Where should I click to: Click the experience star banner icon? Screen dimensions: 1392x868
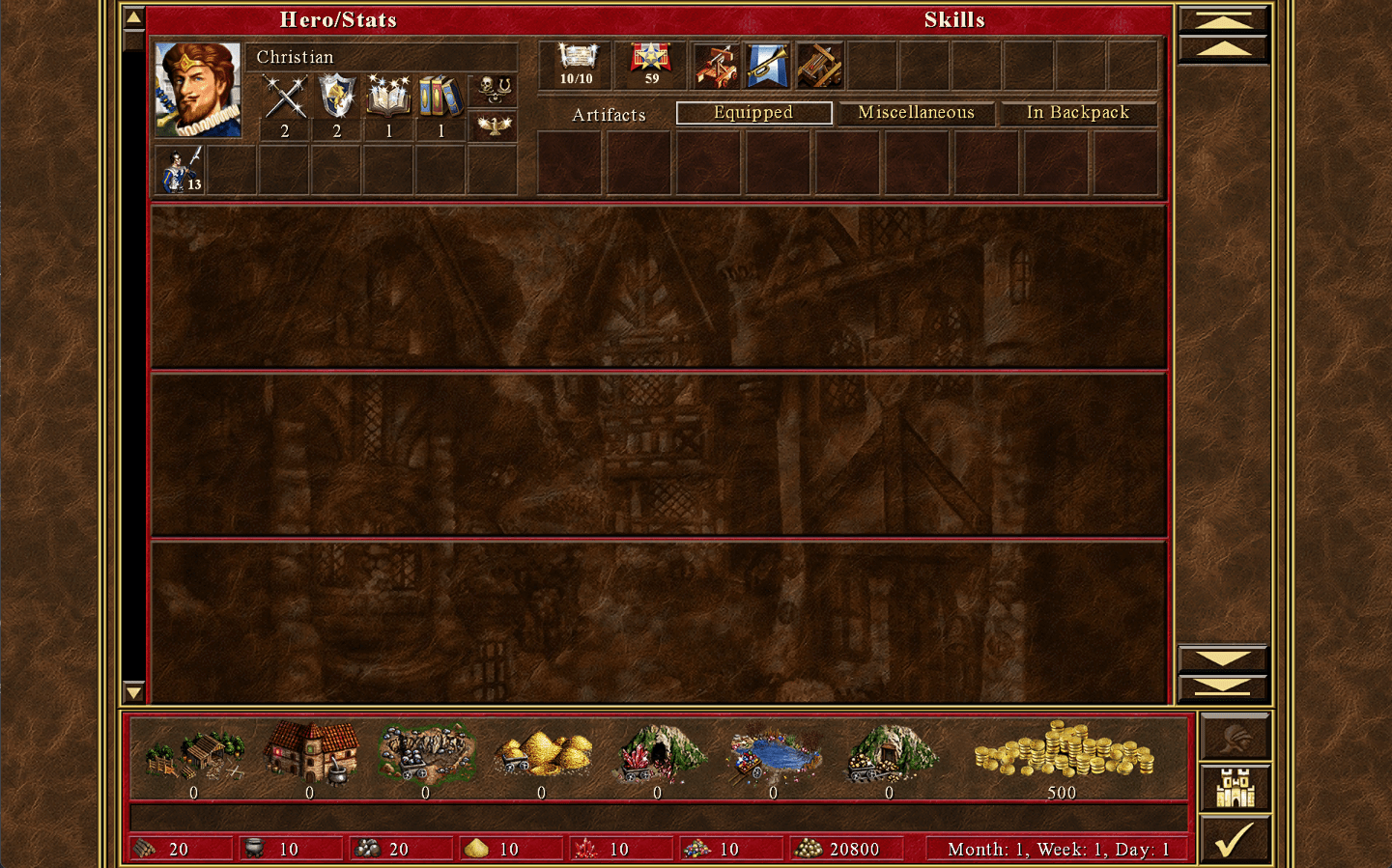coord(651,60)
